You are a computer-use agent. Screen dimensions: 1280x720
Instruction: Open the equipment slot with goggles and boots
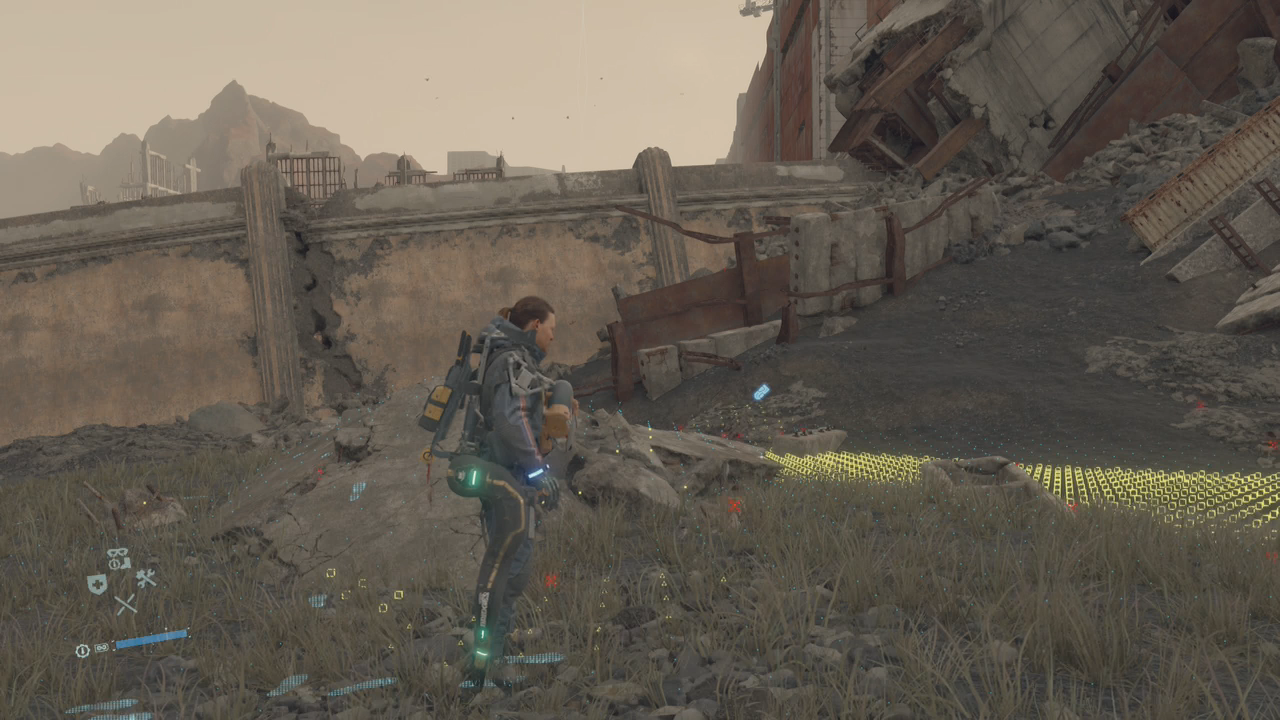pyautogui.click(x=119, y=559)
